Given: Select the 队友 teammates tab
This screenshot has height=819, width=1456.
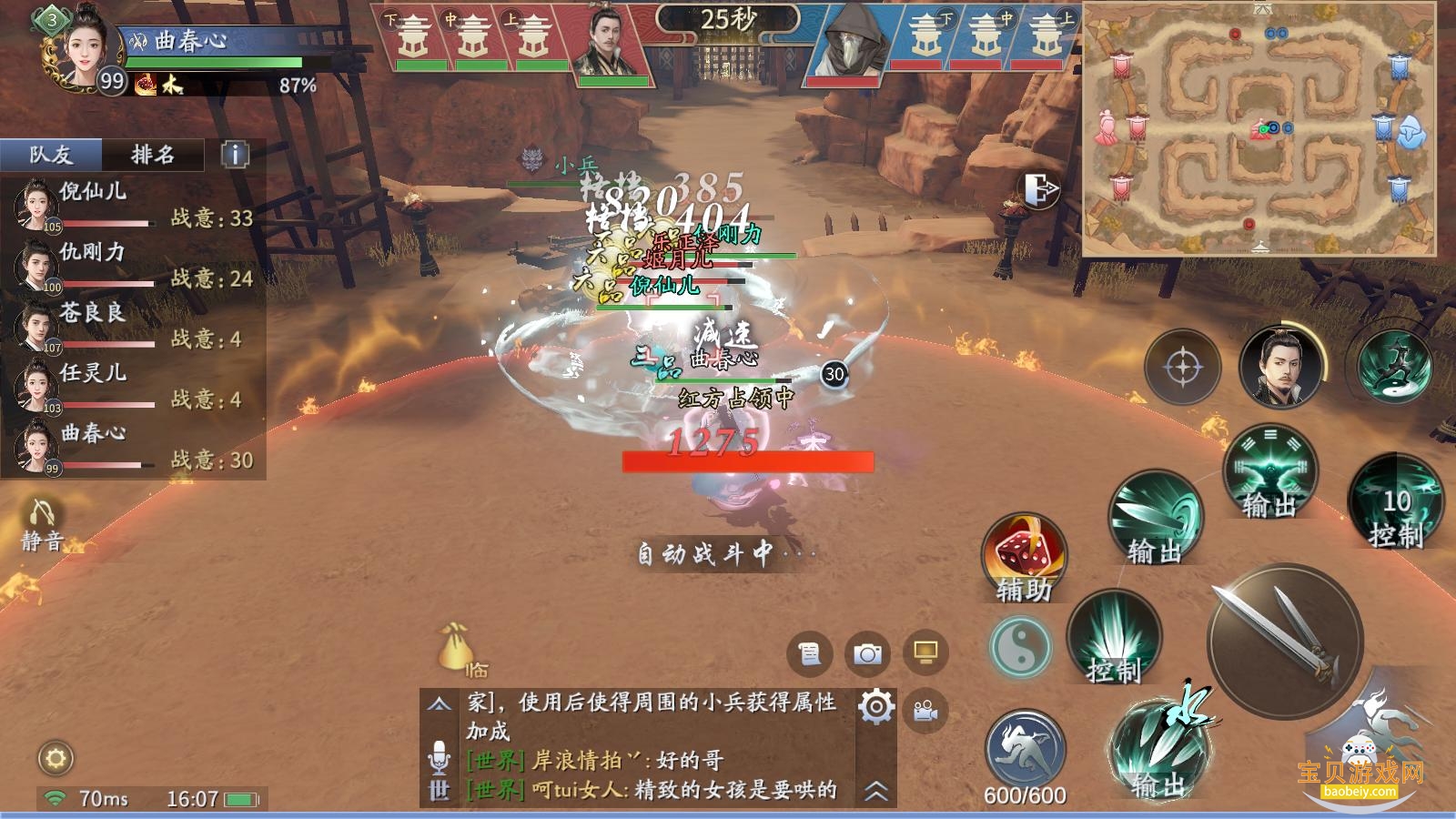Looking at the screenshot, I should coord(51,155).
